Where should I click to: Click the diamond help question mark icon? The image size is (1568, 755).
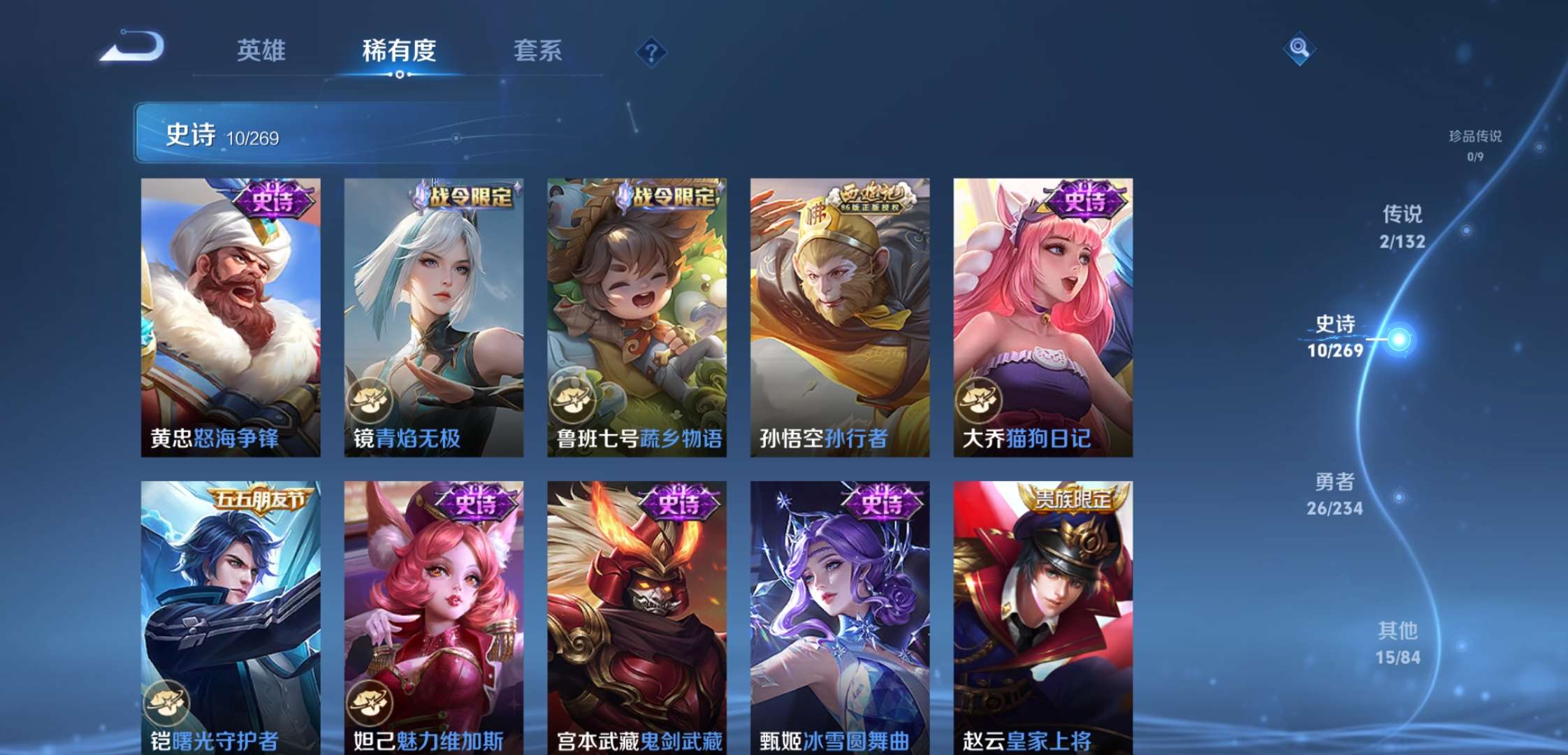[x=651, y=49]
